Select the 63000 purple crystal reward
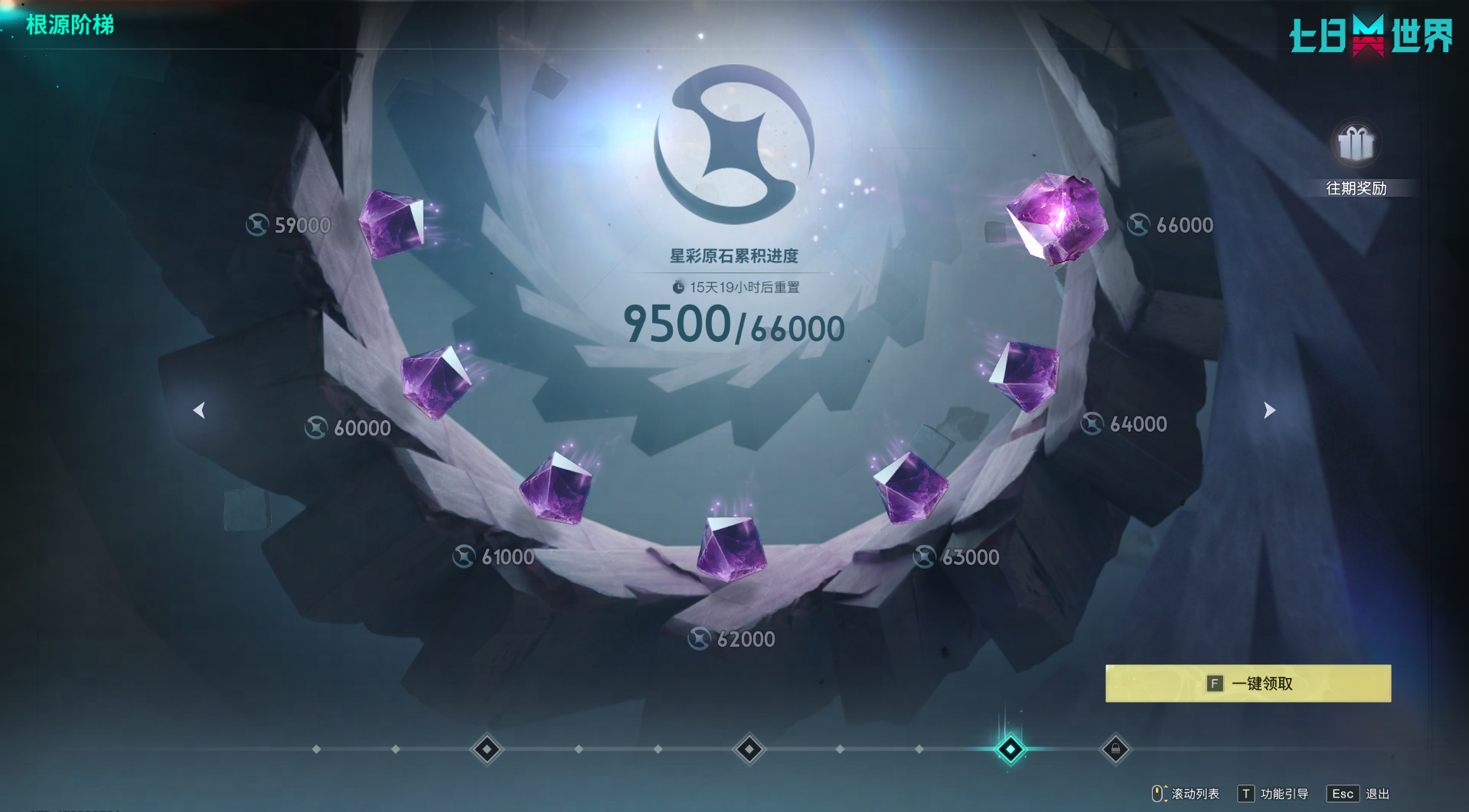This screenshot has width=1469, height=812. pos(910,487)
